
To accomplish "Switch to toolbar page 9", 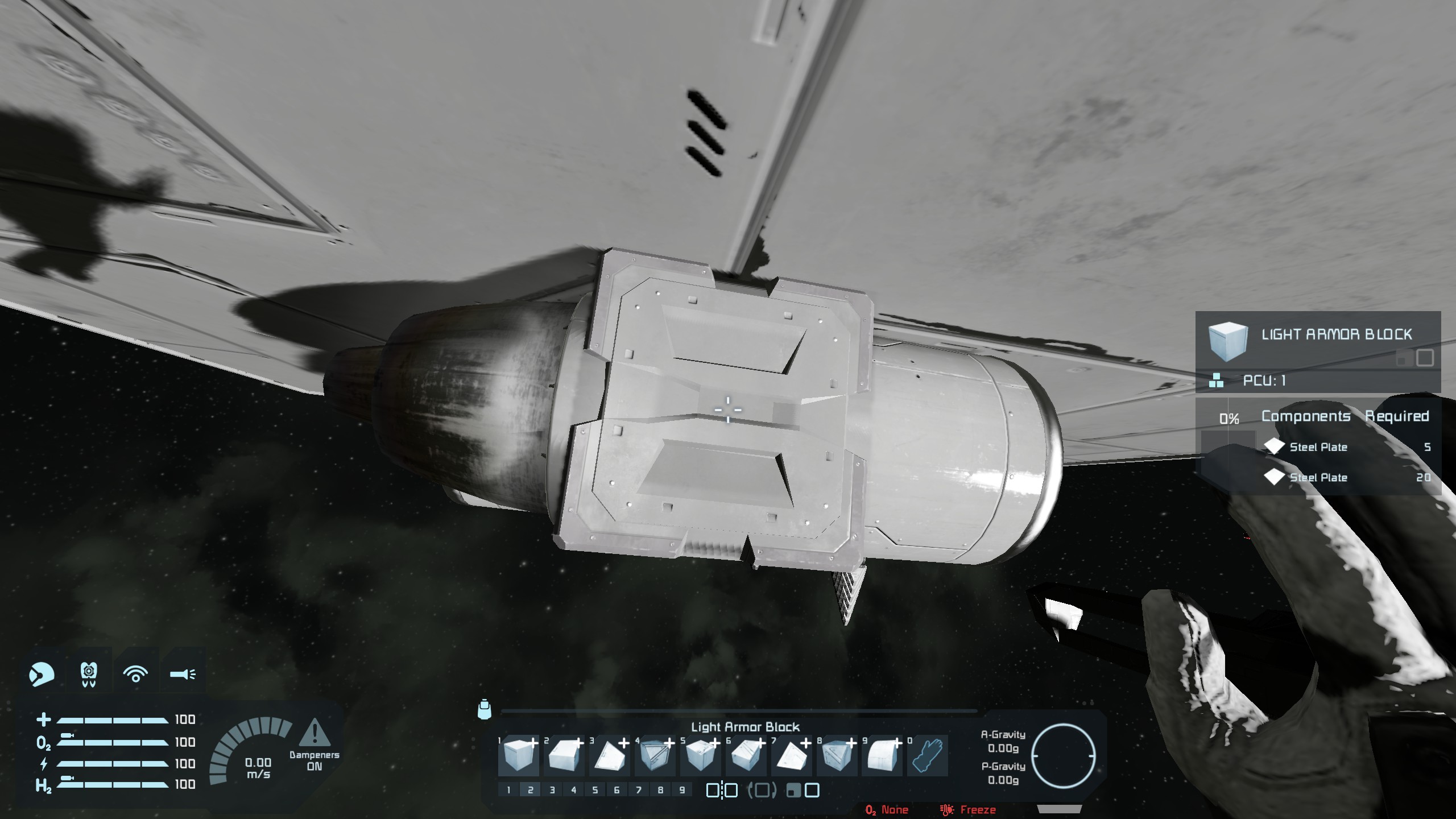I will click(x=682, y=790).
